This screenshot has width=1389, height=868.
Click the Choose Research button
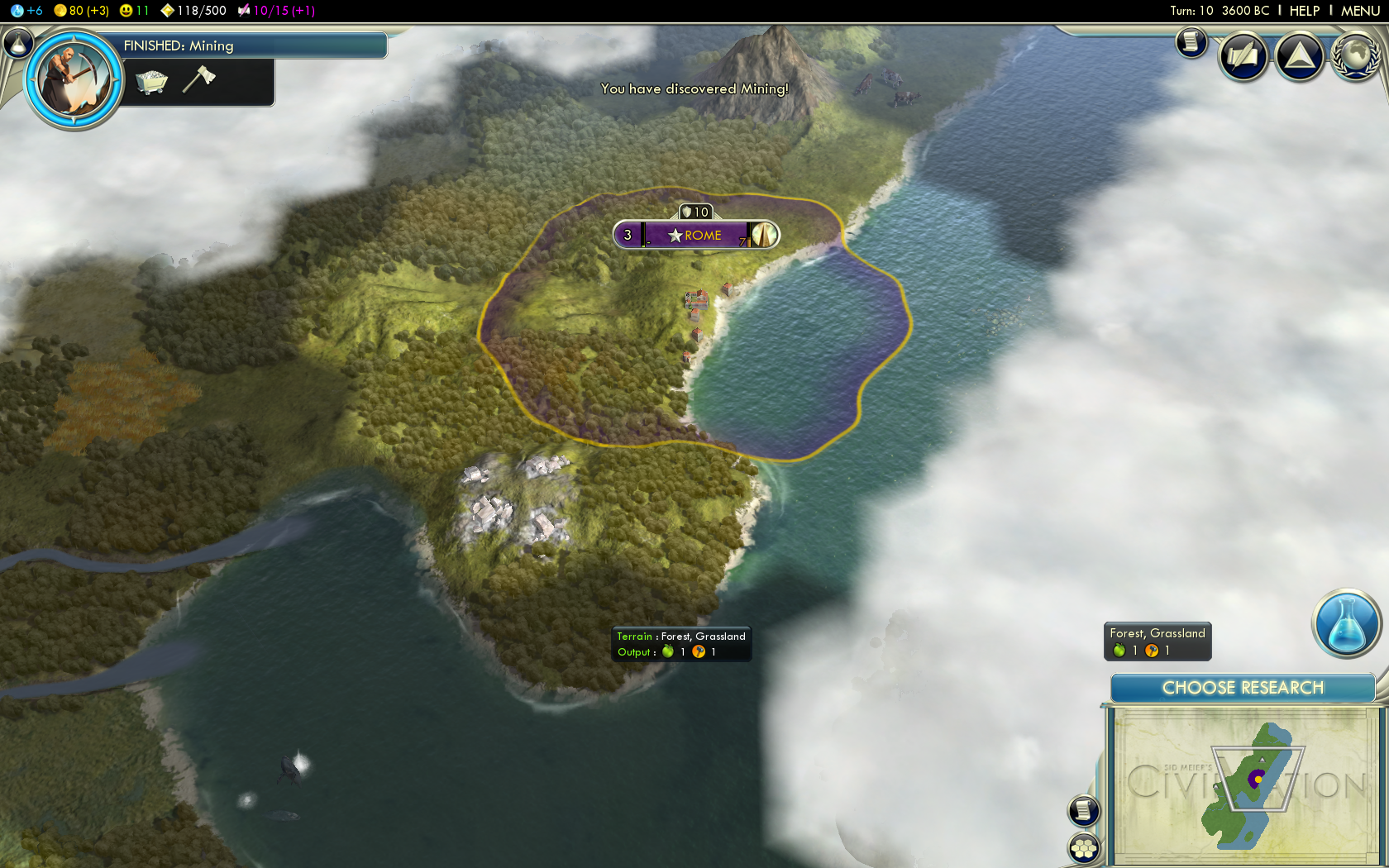coord(1242,688)
